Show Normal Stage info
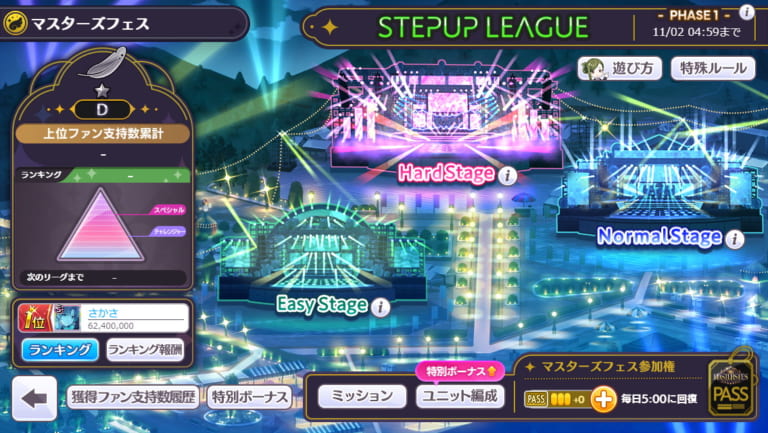Viewport: 768px width, 433px height. click(x=735, y=239)
